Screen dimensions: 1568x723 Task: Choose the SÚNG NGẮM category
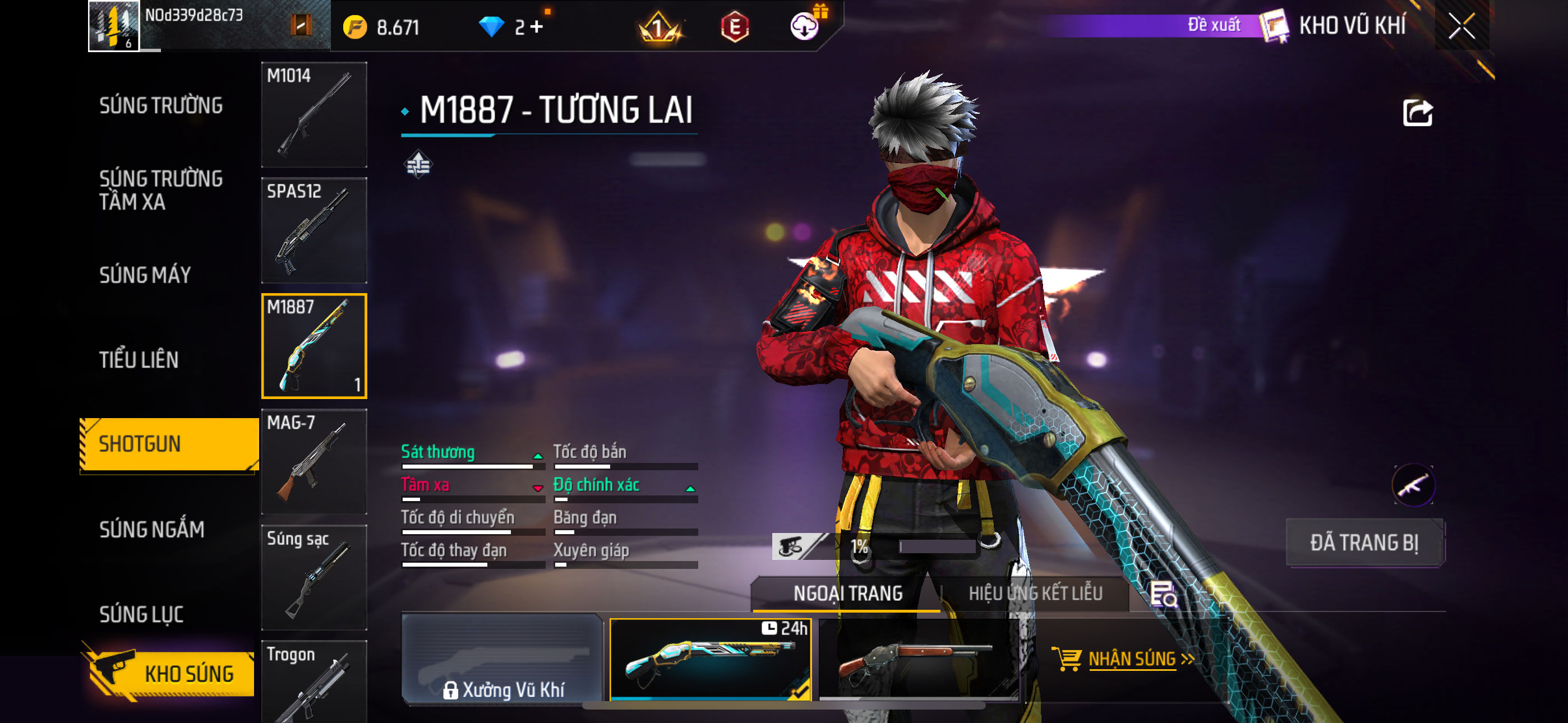(x=151, y=530)
